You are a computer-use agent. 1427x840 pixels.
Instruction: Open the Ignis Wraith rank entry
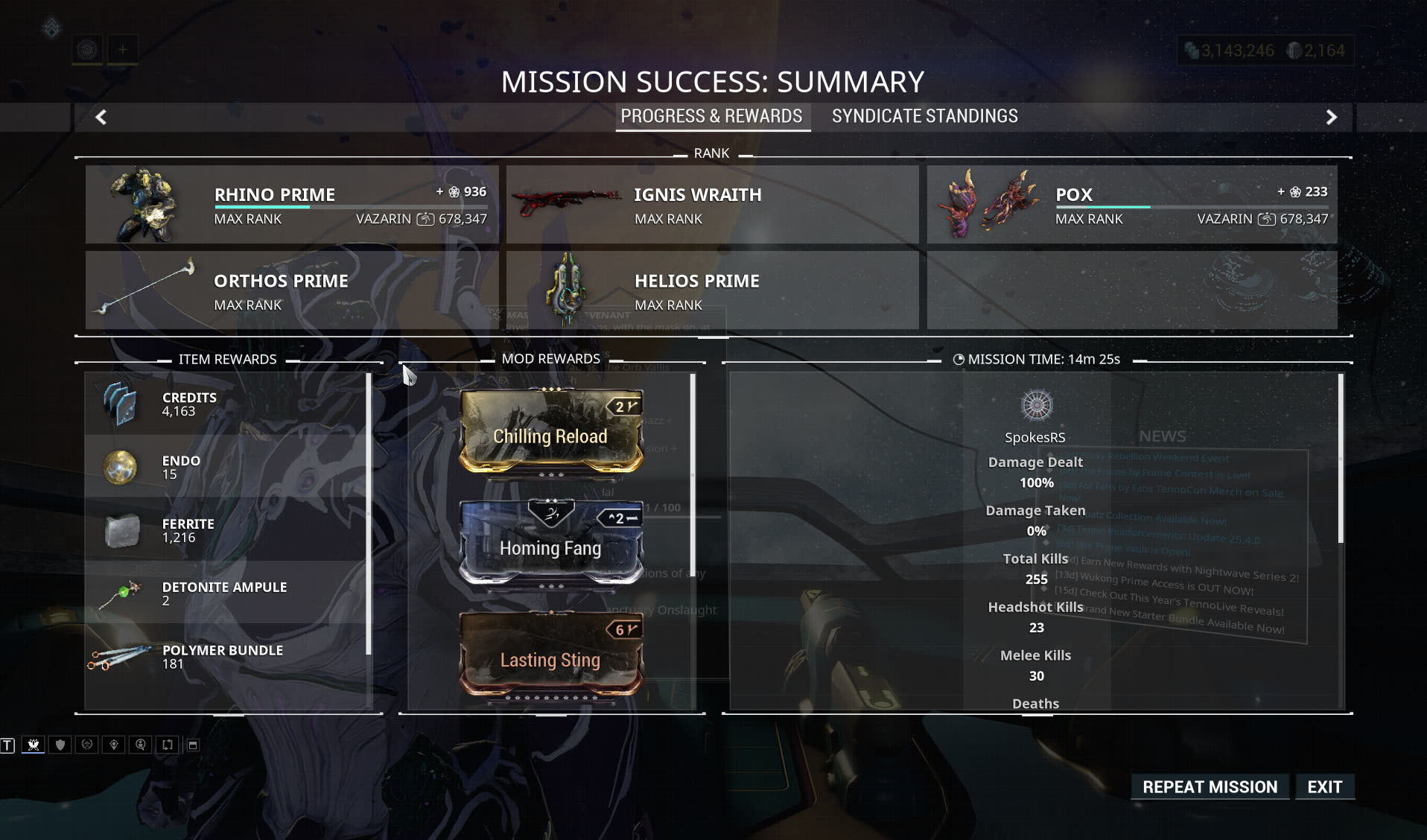(712, 204)
